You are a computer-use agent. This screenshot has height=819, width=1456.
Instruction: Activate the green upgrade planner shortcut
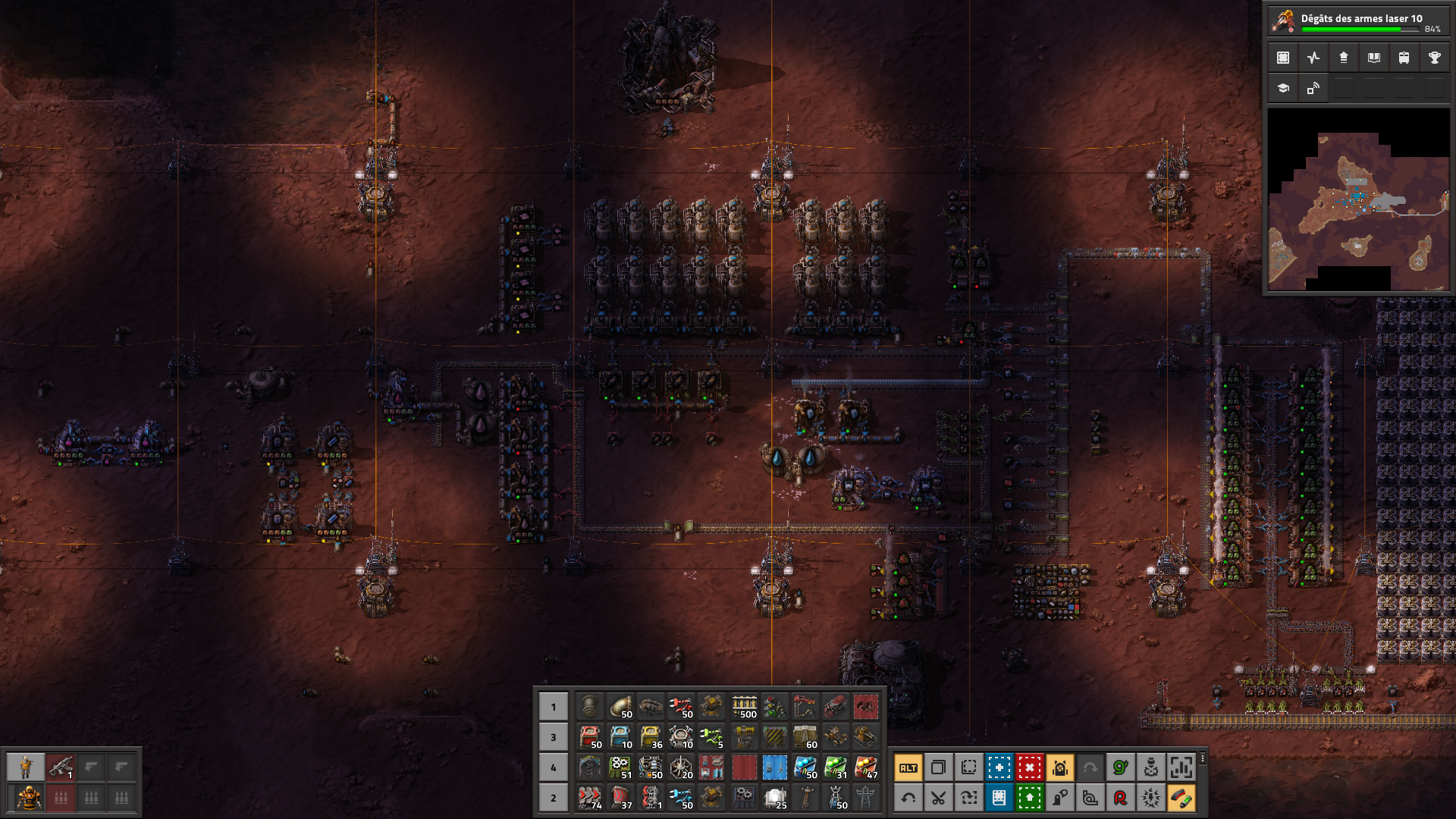[x=1030, y=798]
